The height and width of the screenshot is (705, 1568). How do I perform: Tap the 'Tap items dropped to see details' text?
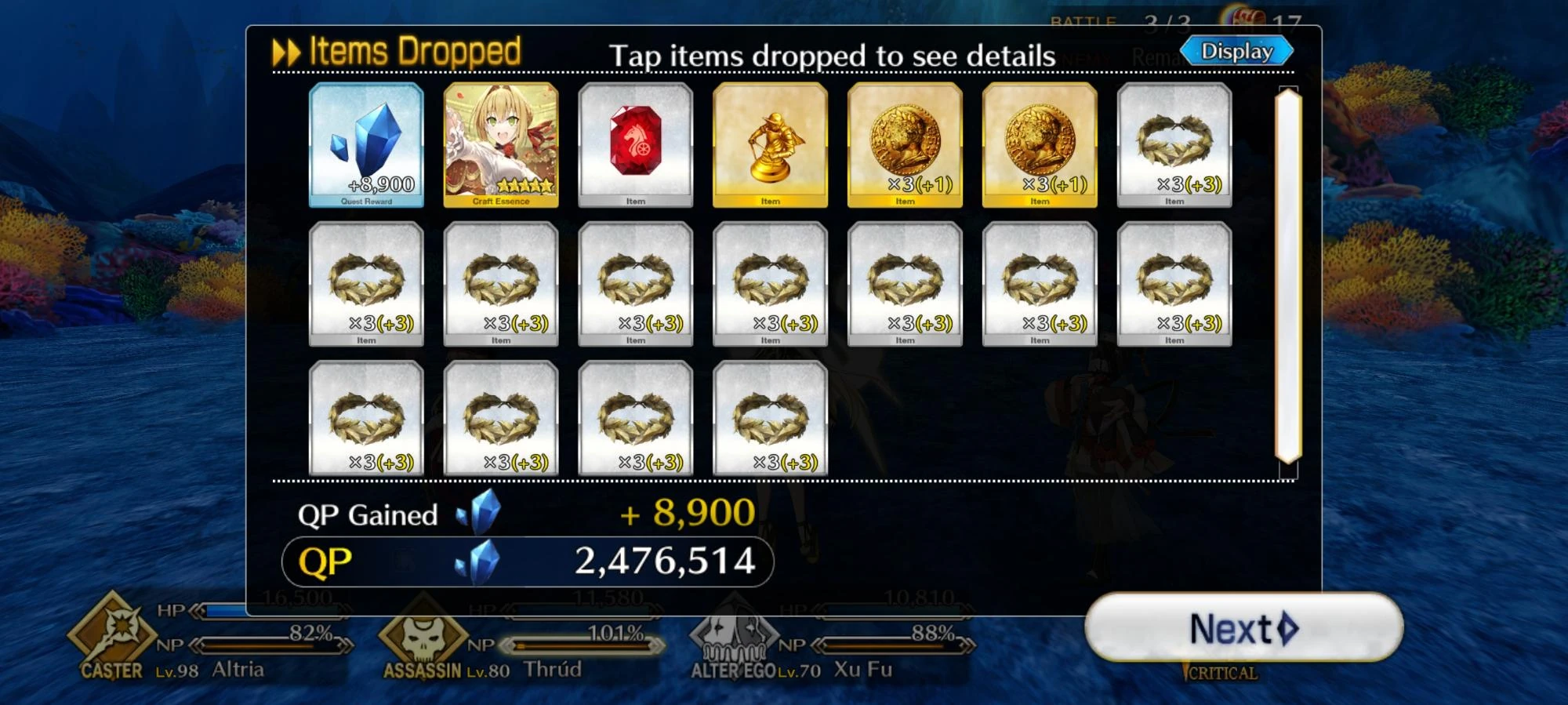[834, 55]
